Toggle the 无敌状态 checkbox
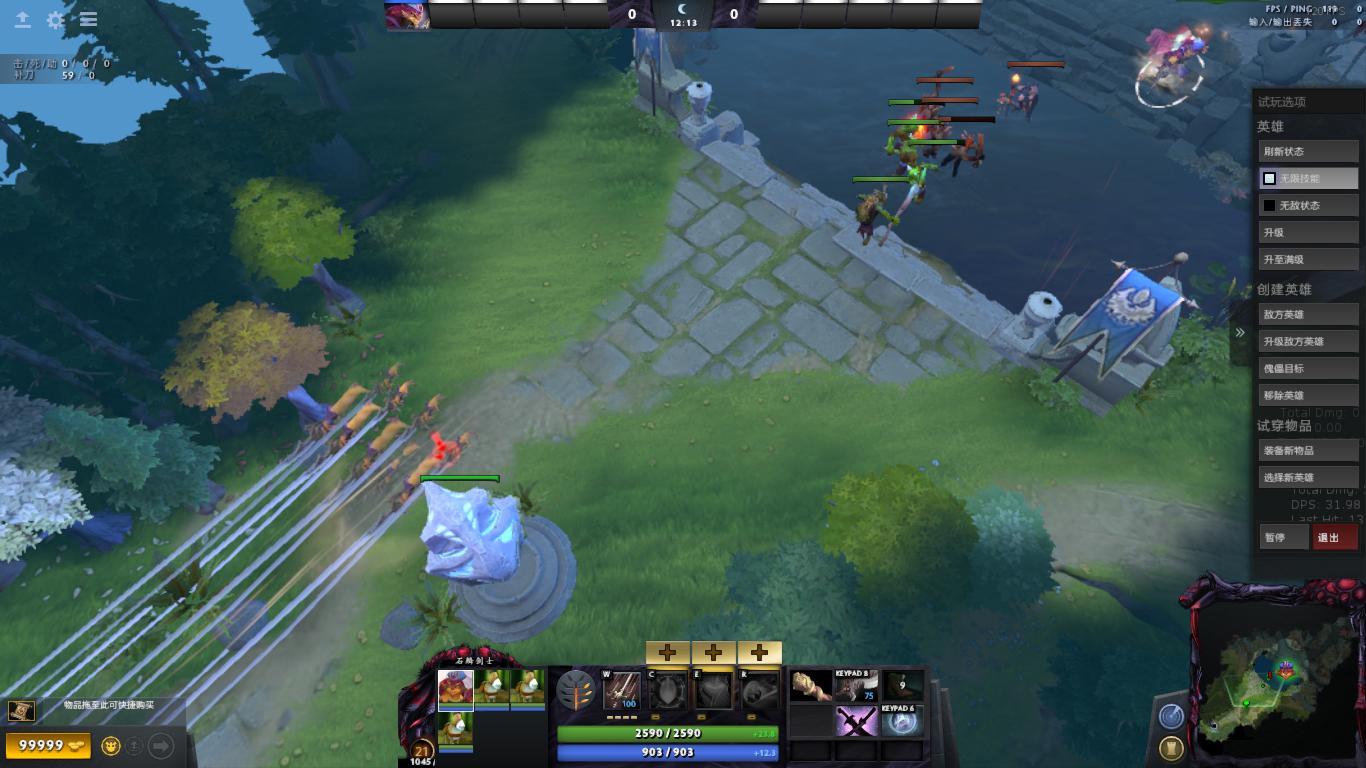The image size is (1366, 768). coord(1268,205)
